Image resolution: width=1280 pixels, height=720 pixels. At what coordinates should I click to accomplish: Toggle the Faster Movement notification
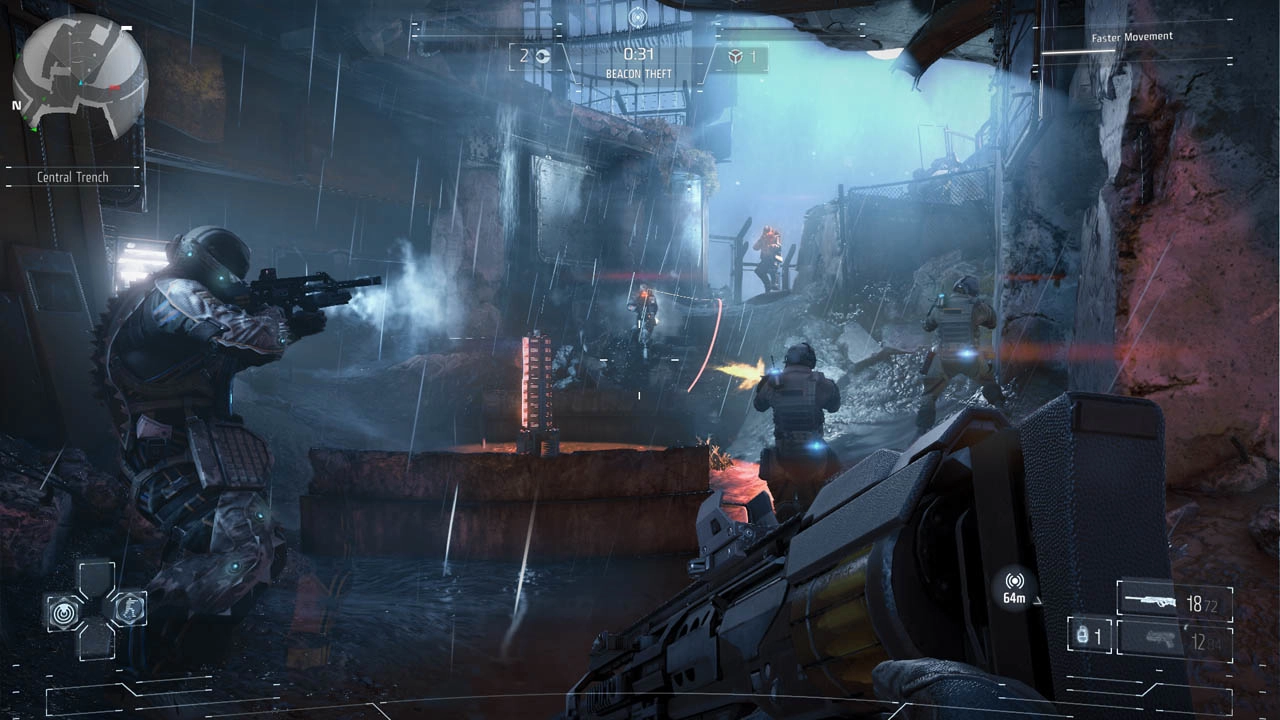[1132, 36]
